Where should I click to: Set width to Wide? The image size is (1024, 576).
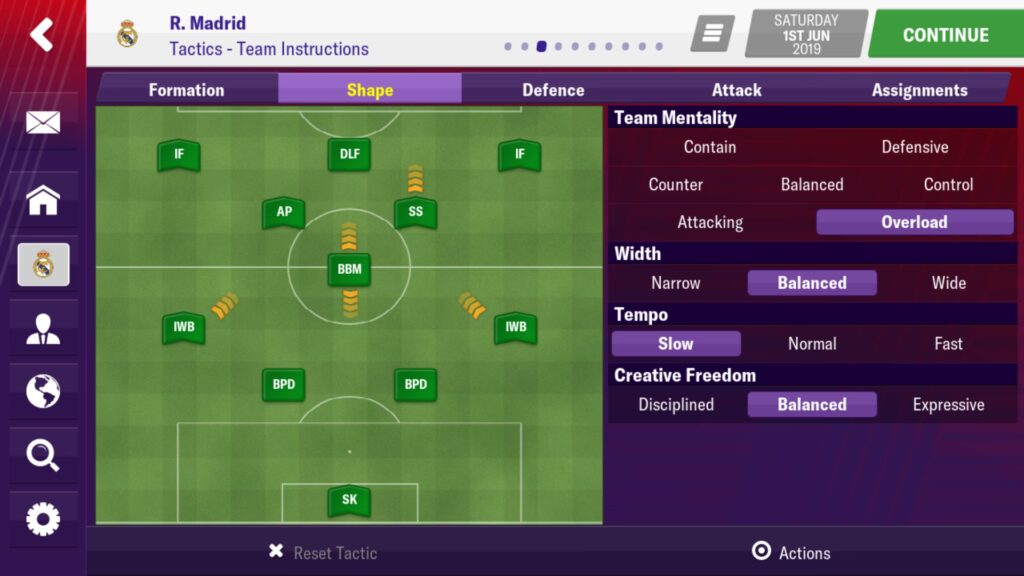point(948,283)
